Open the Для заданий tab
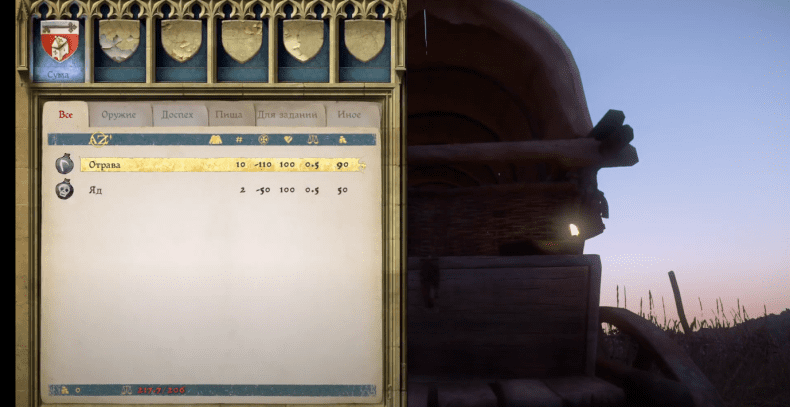The image size is (790, 407). coord(289,115)
